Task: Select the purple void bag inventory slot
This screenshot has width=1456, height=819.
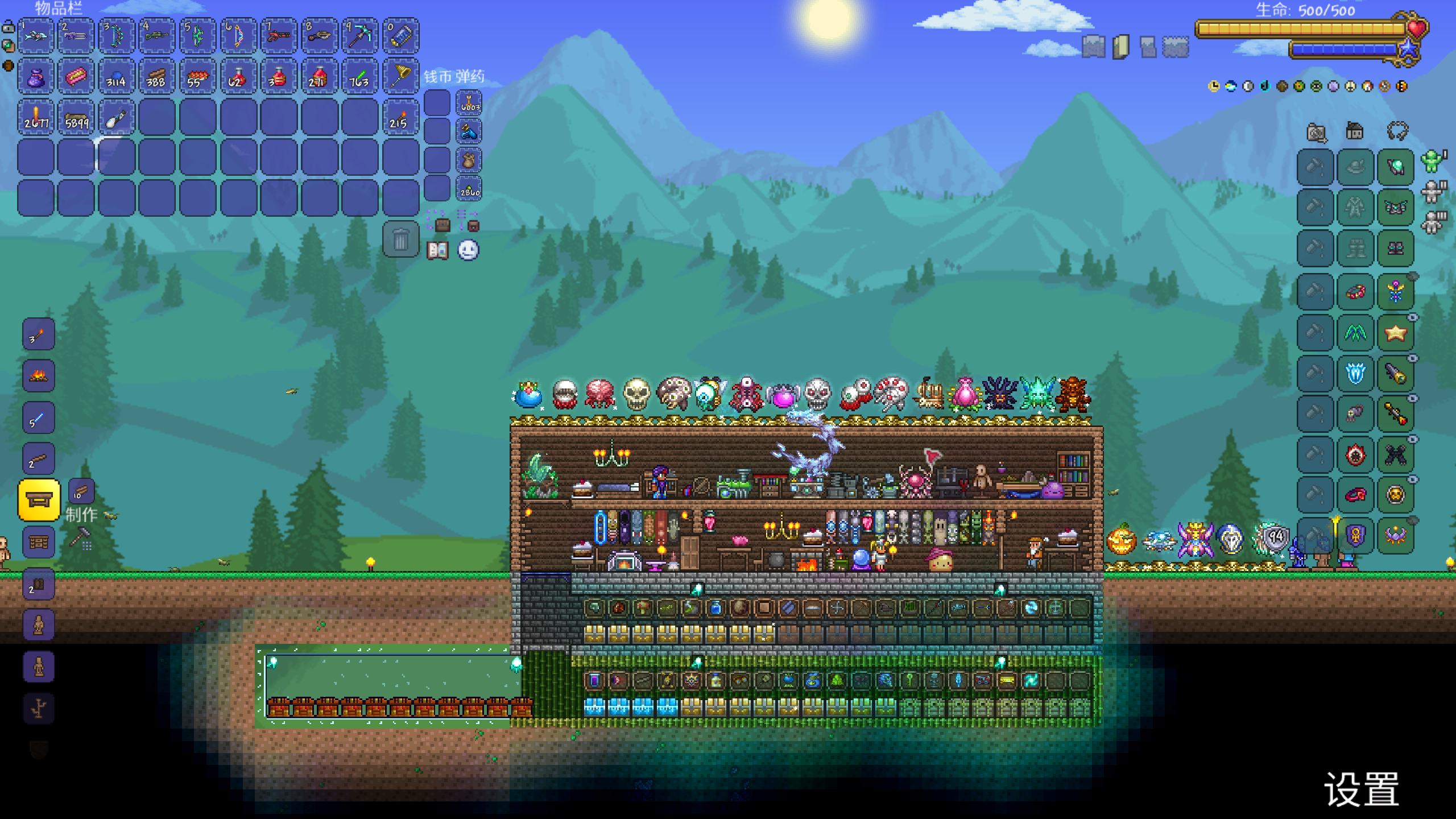Action: (36, 76)
